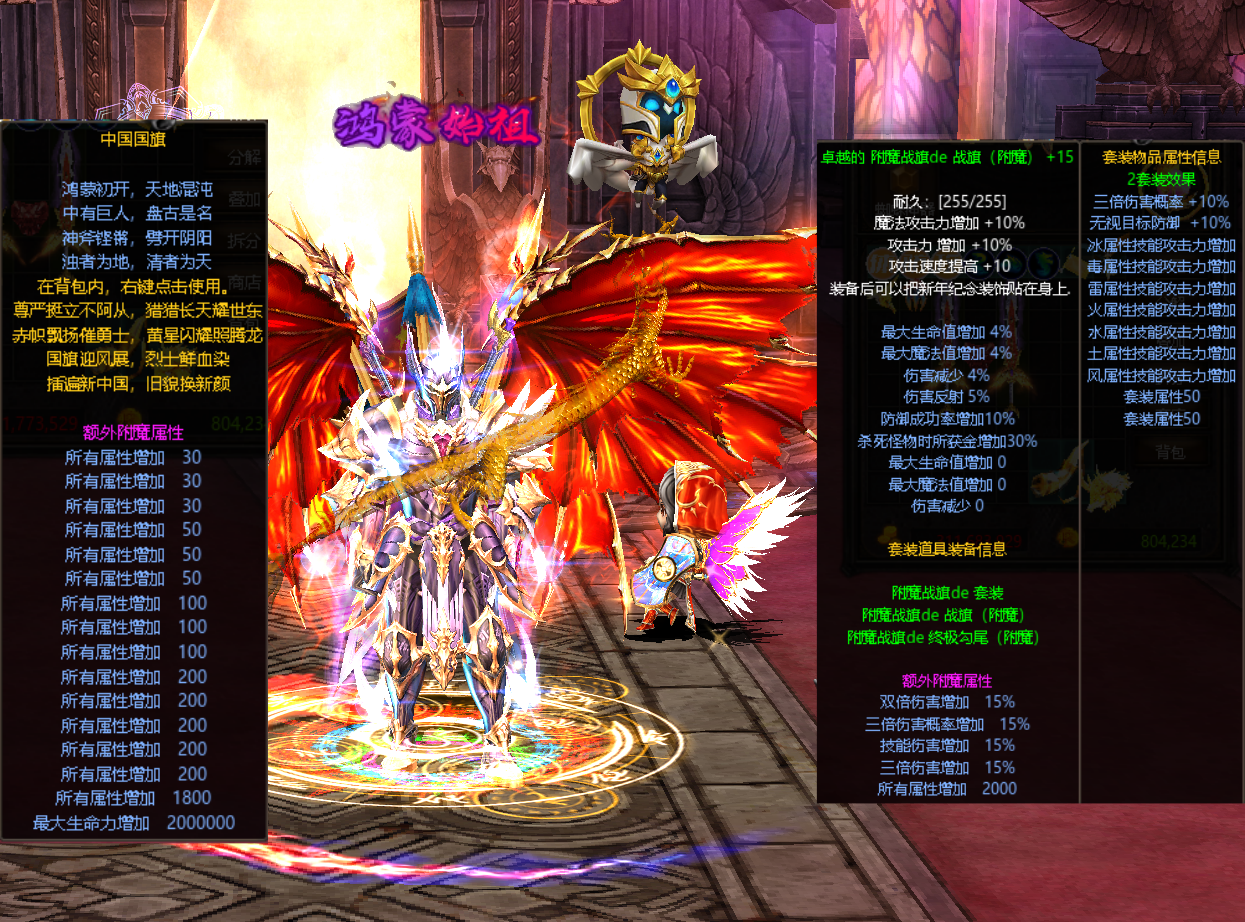Open the 商店 (shop) button
The height and width of the screenshot is (922, 1245).
point(245,282)
